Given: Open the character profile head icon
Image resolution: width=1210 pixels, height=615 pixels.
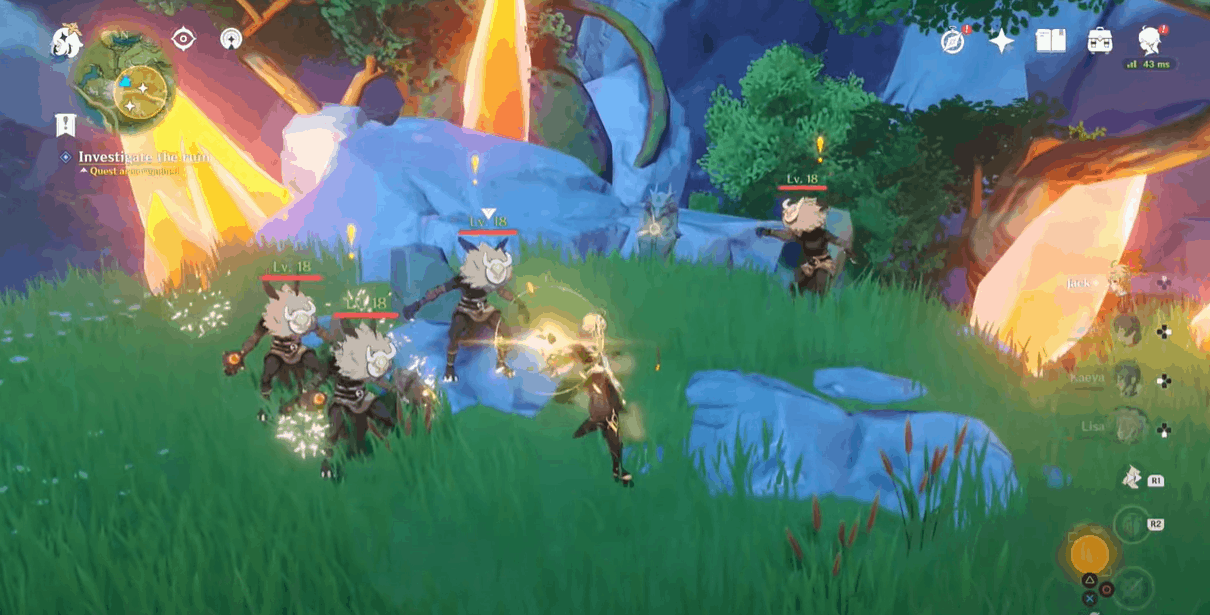Looking at the screenshot, I should click(x=1150, y=41).
